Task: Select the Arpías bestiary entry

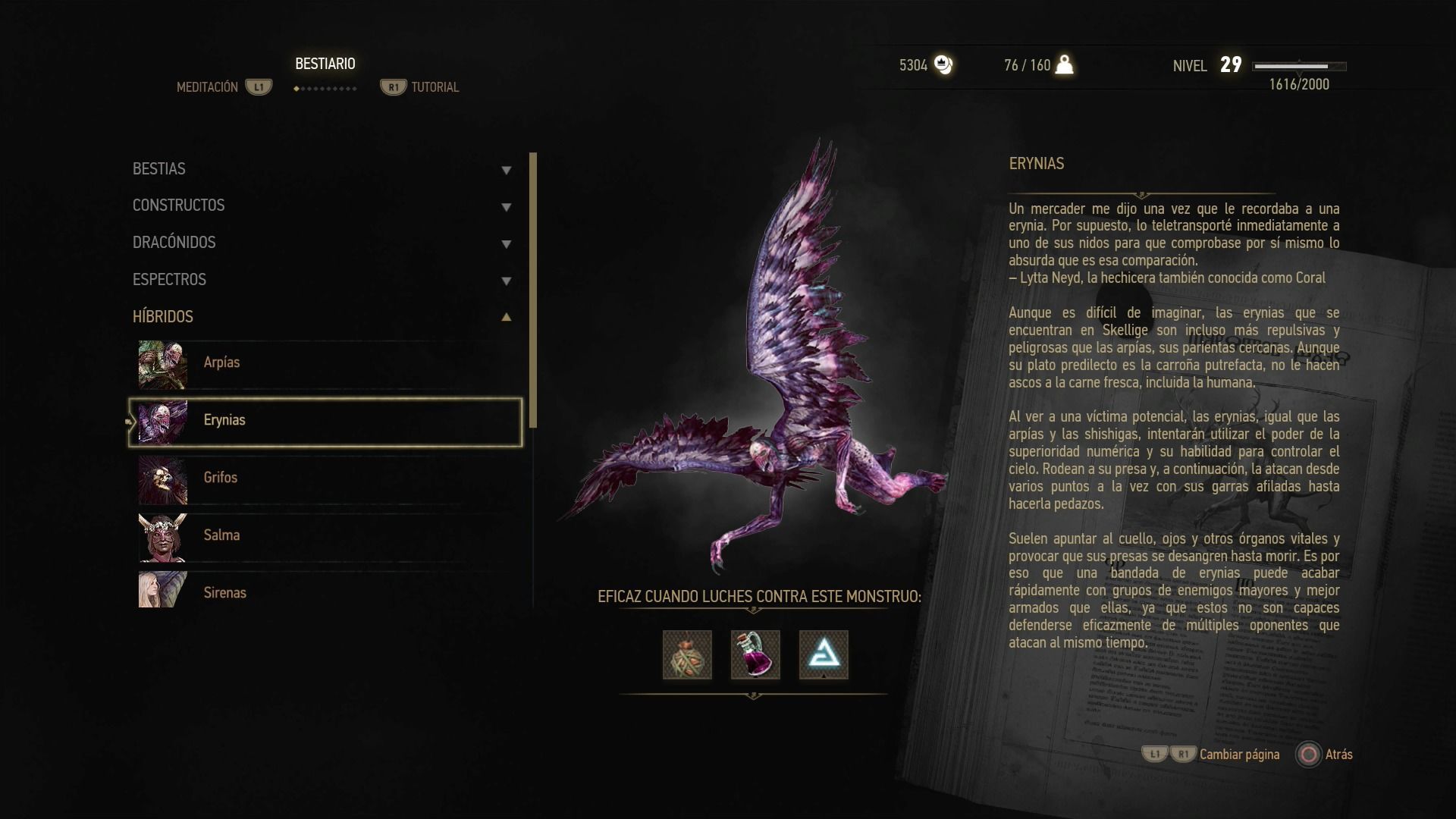Action: click(x=326, y=363)
